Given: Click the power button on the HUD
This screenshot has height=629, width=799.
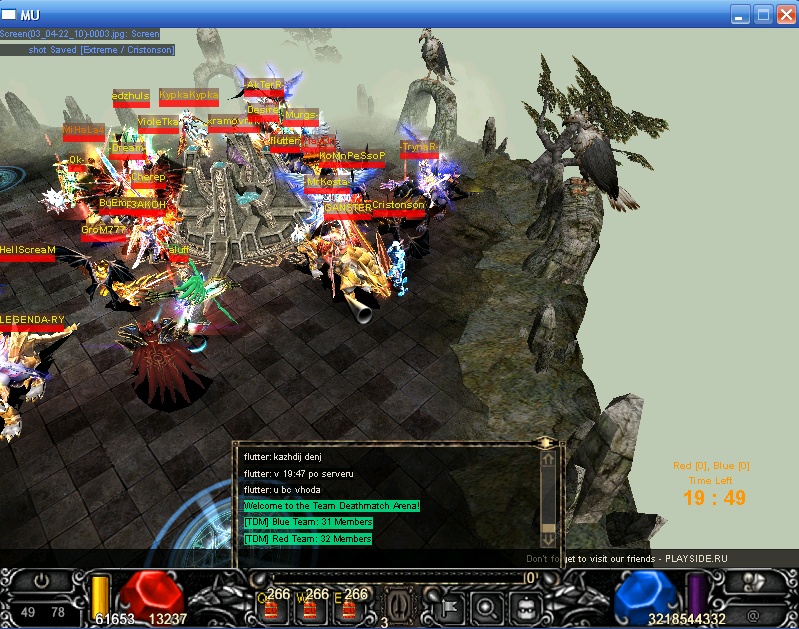Looking at the screenshot, I should click(42, 580).
